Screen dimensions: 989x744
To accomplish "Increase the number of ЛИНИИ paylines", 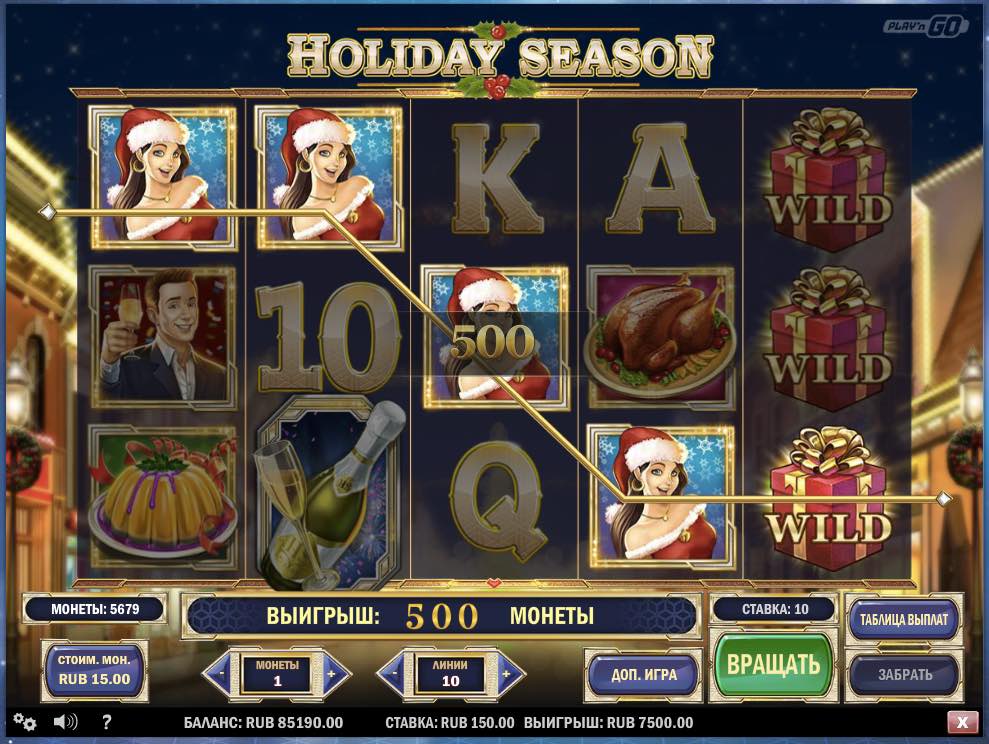I will (x=509, y=674).
